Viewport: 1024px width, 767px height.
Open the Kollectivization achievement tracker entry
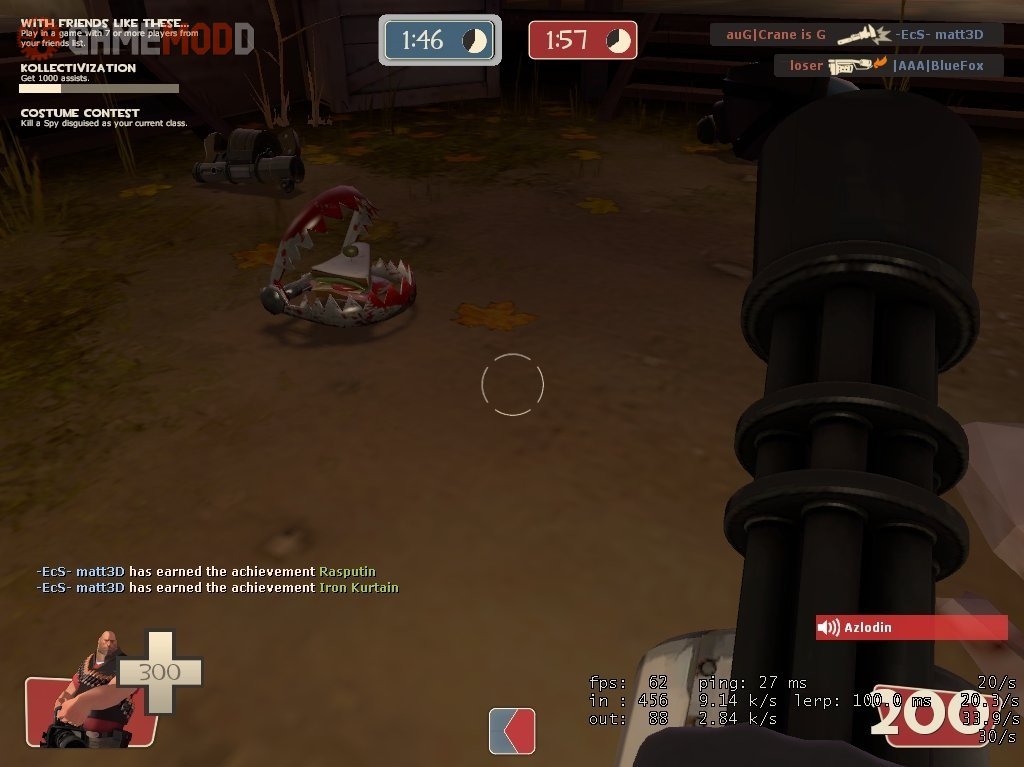[99, 76]
